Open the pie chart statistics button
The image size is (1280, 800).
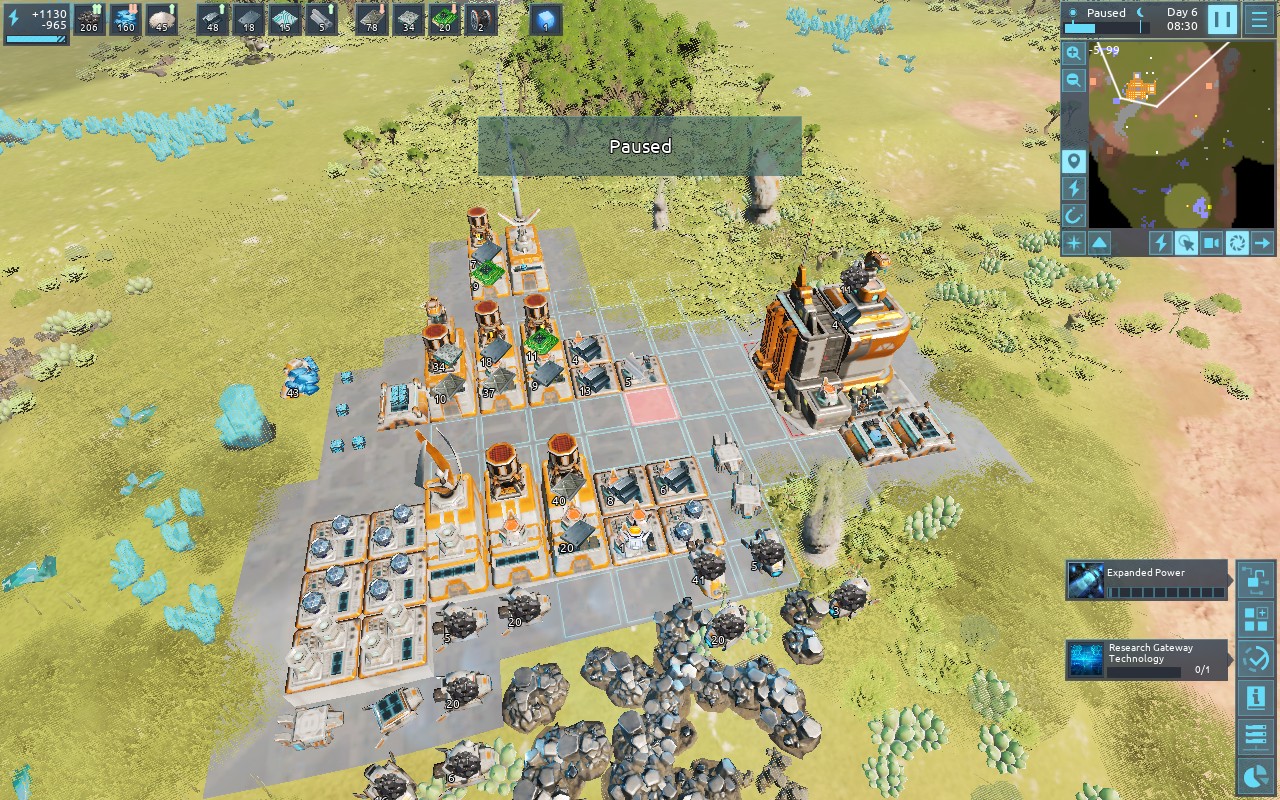[x=1255, y=775]
